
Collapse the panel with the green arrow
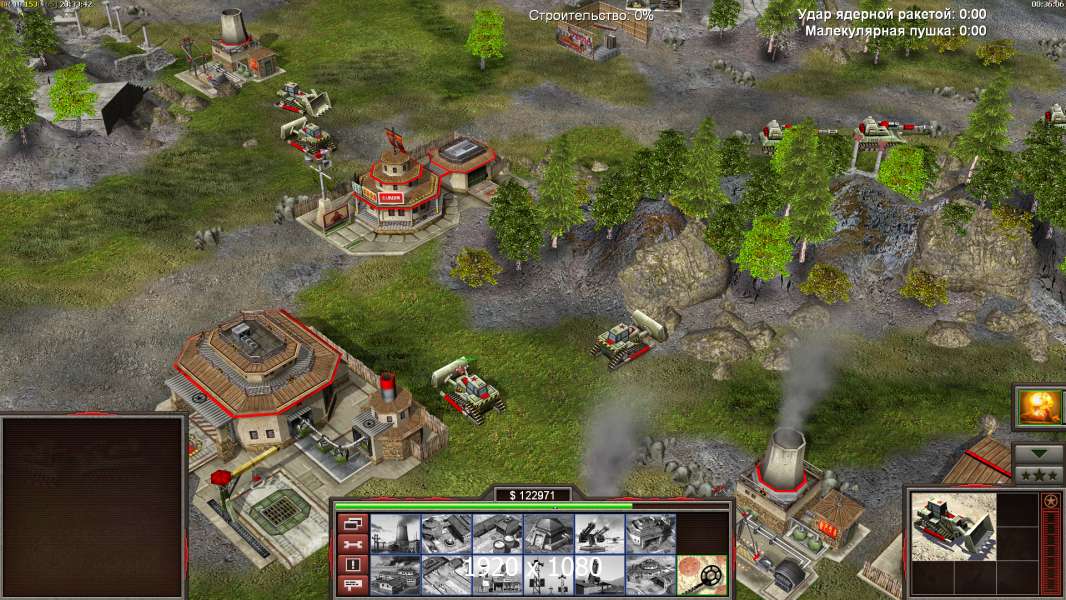[x=1039, y=453]
